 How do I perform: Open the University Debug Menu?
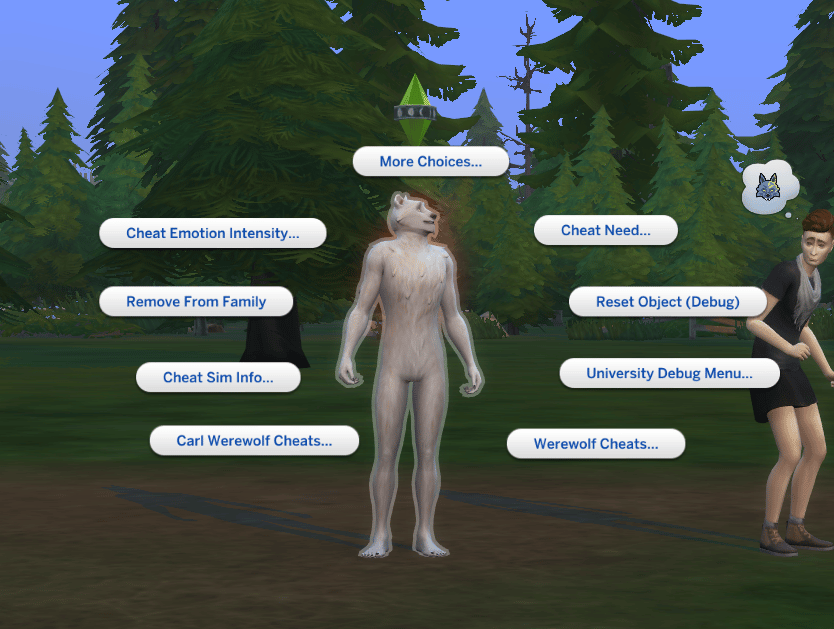(x=668, y=373)
